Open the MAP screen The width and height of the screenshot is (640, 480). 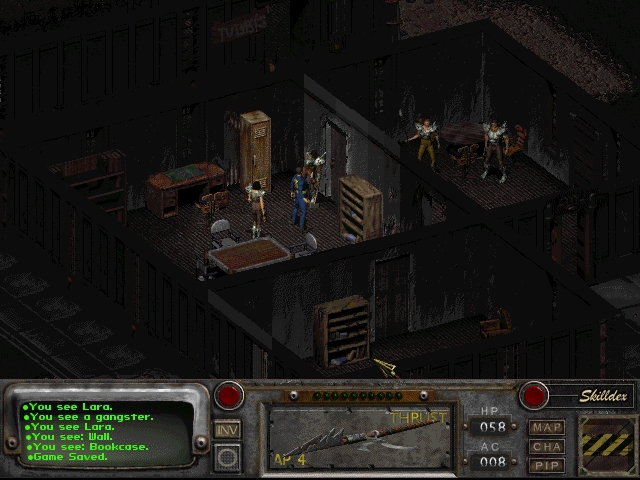coord(547,428)
